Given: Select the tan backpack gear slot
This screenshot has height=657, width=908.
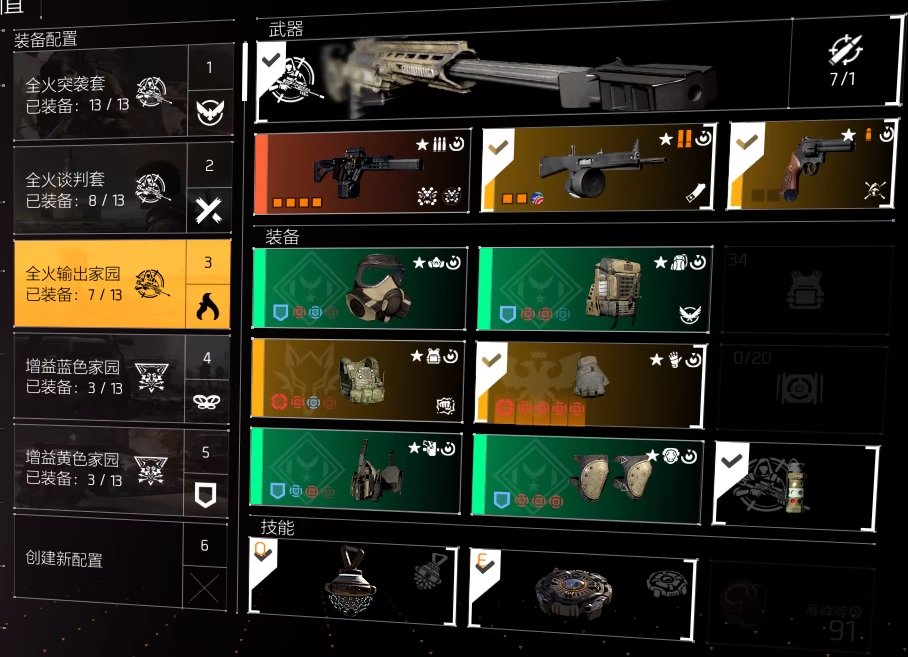Looking at the screenshot, I should (x=595, y=289).
